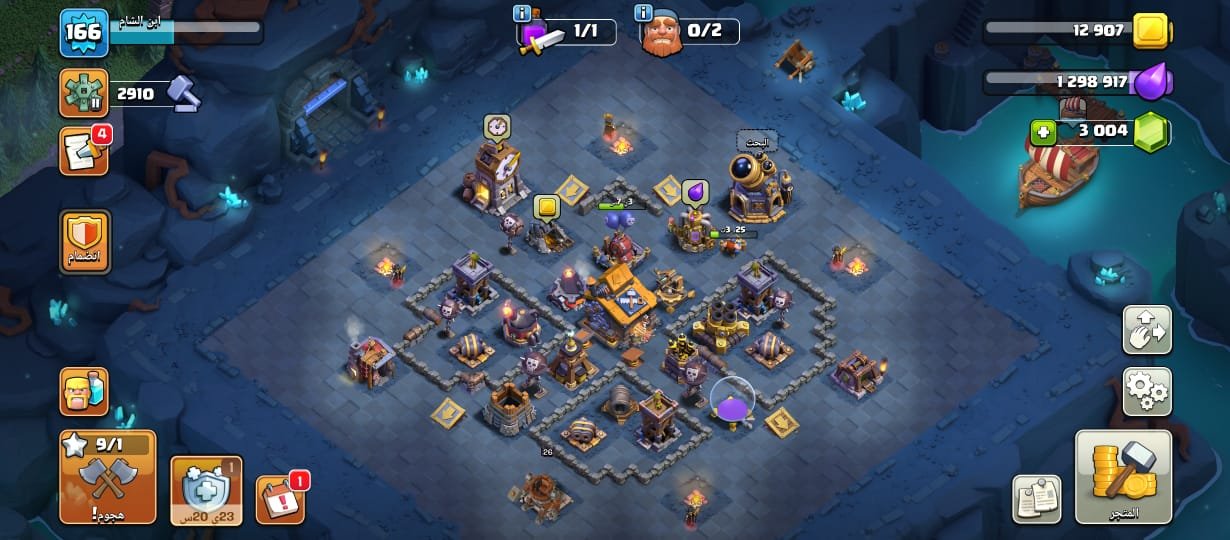
Task: Open the settings gears button
Action: coord(1147,390)
